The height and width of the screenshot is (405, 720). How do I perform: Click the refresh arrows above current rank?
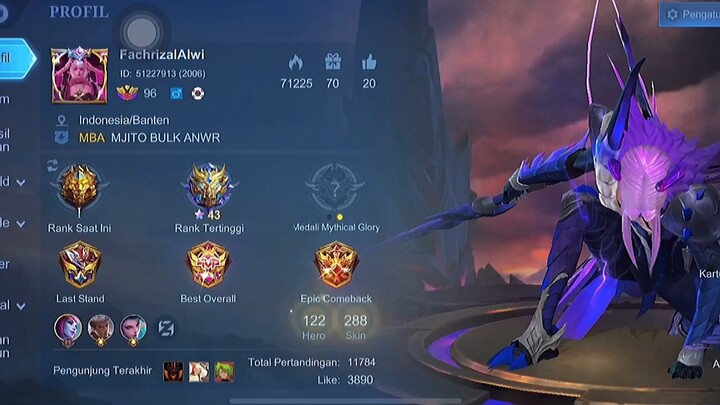point(52,164)
